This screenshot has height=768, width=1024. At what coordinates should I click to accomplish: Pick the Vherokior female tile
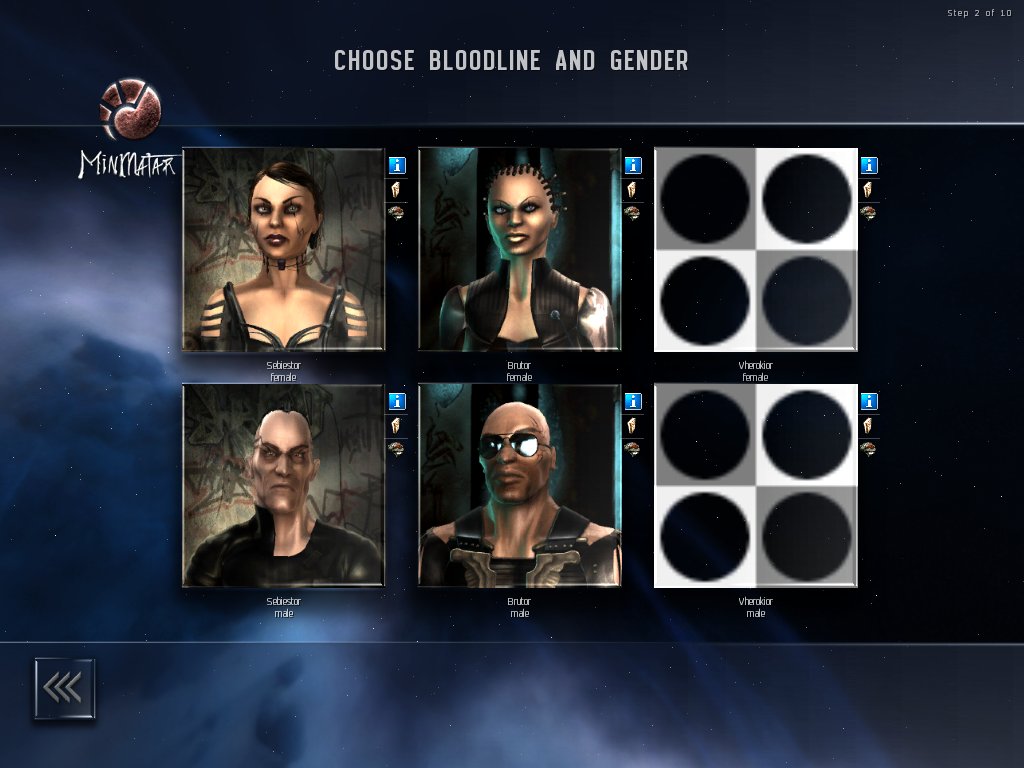755,250
